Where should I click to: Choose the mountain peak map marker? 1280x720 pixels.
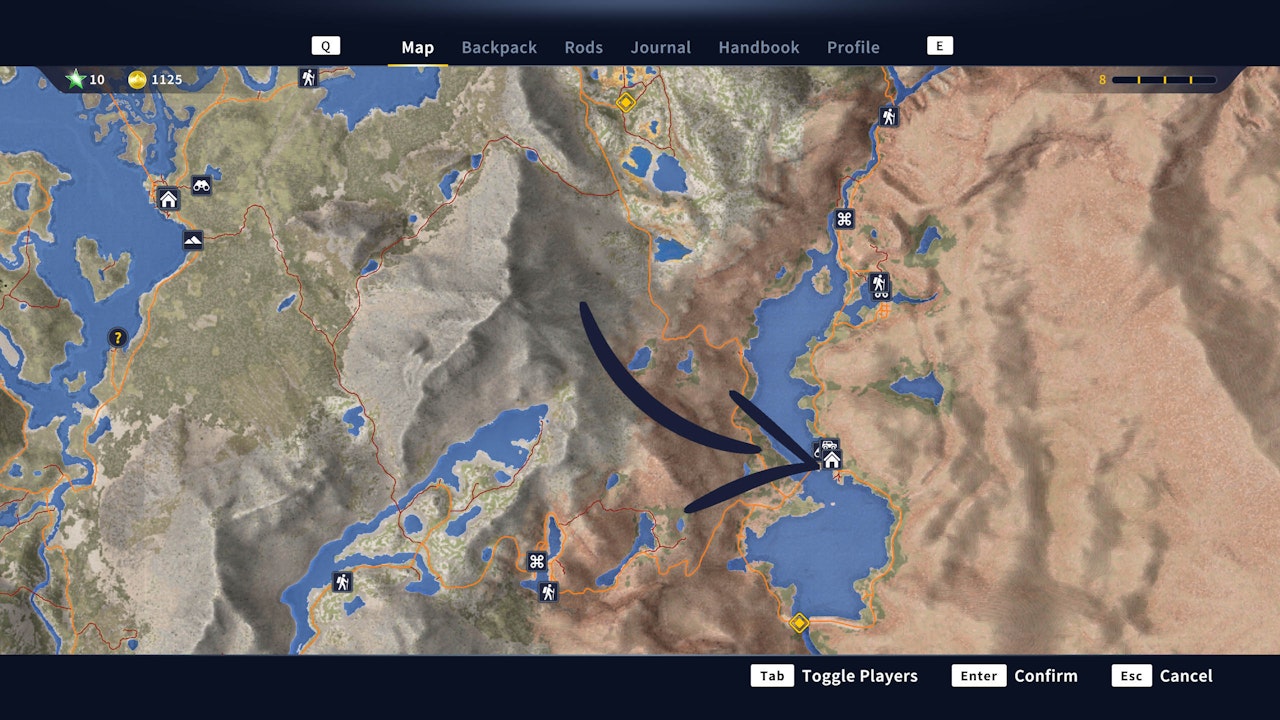click(x=193, y=240)
